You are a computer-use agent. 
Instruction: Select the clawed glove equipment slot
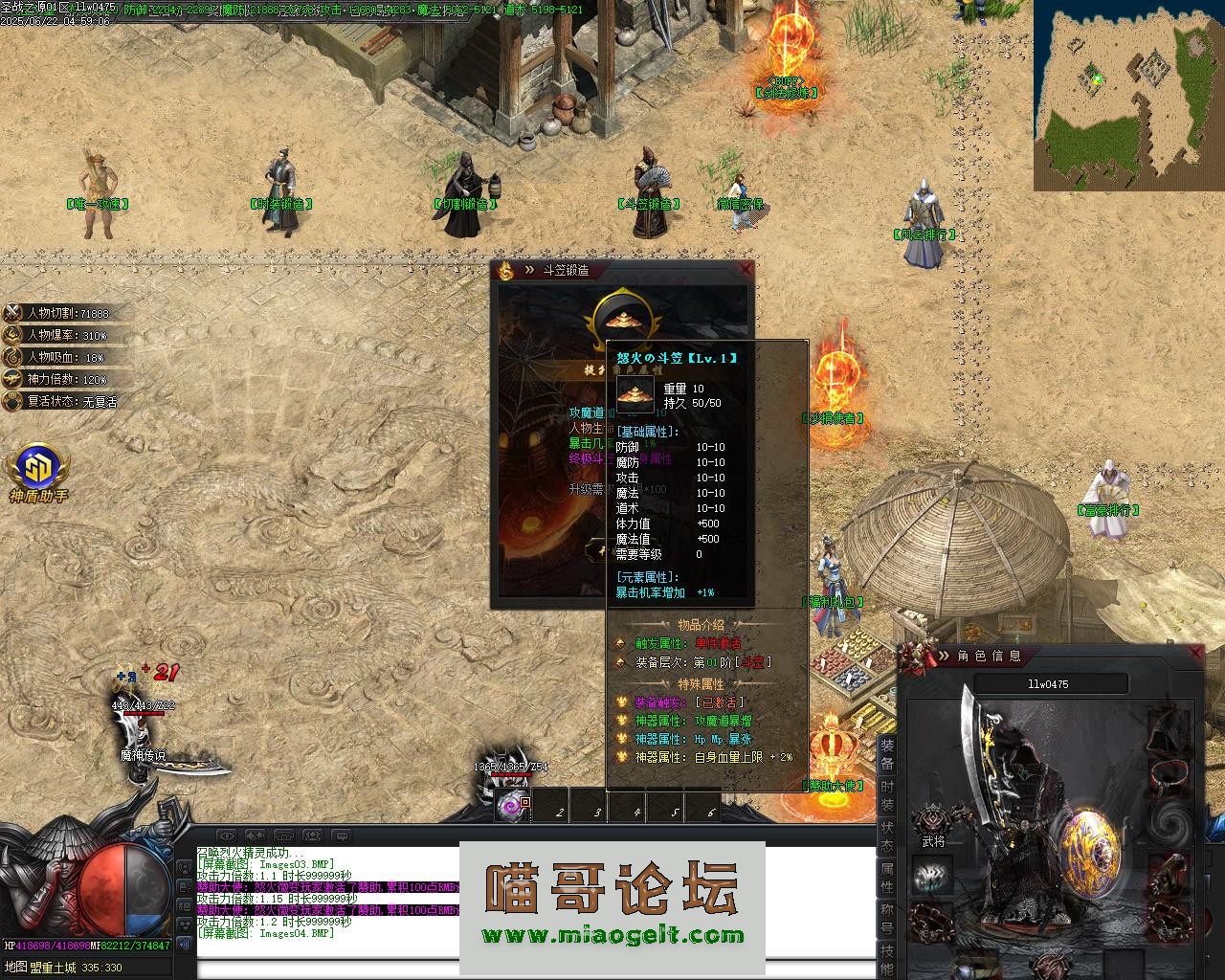pos(1169,871)
